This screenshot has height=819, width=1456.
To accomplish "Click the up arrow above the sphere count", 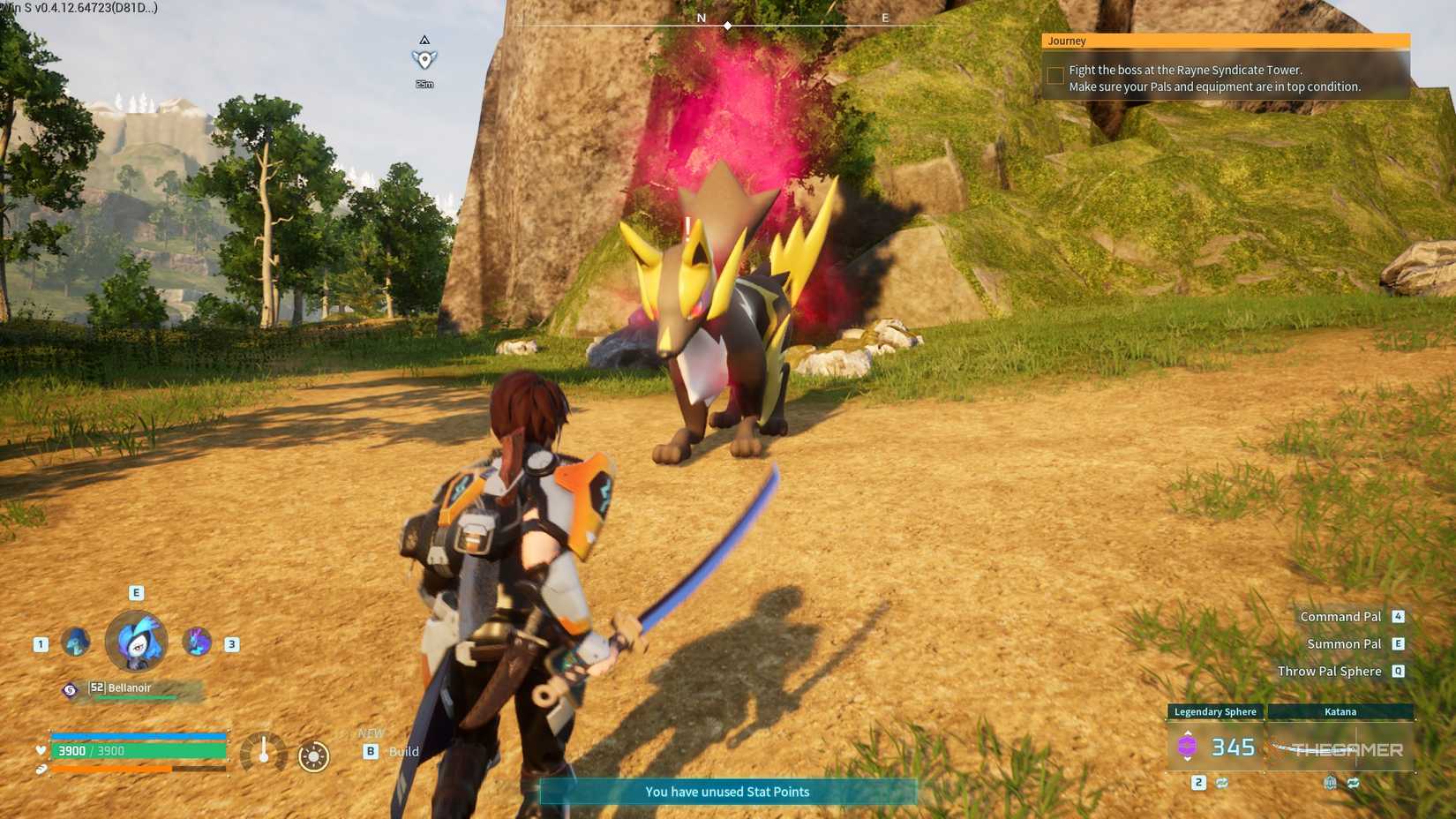I will (x=1188, y=733).
